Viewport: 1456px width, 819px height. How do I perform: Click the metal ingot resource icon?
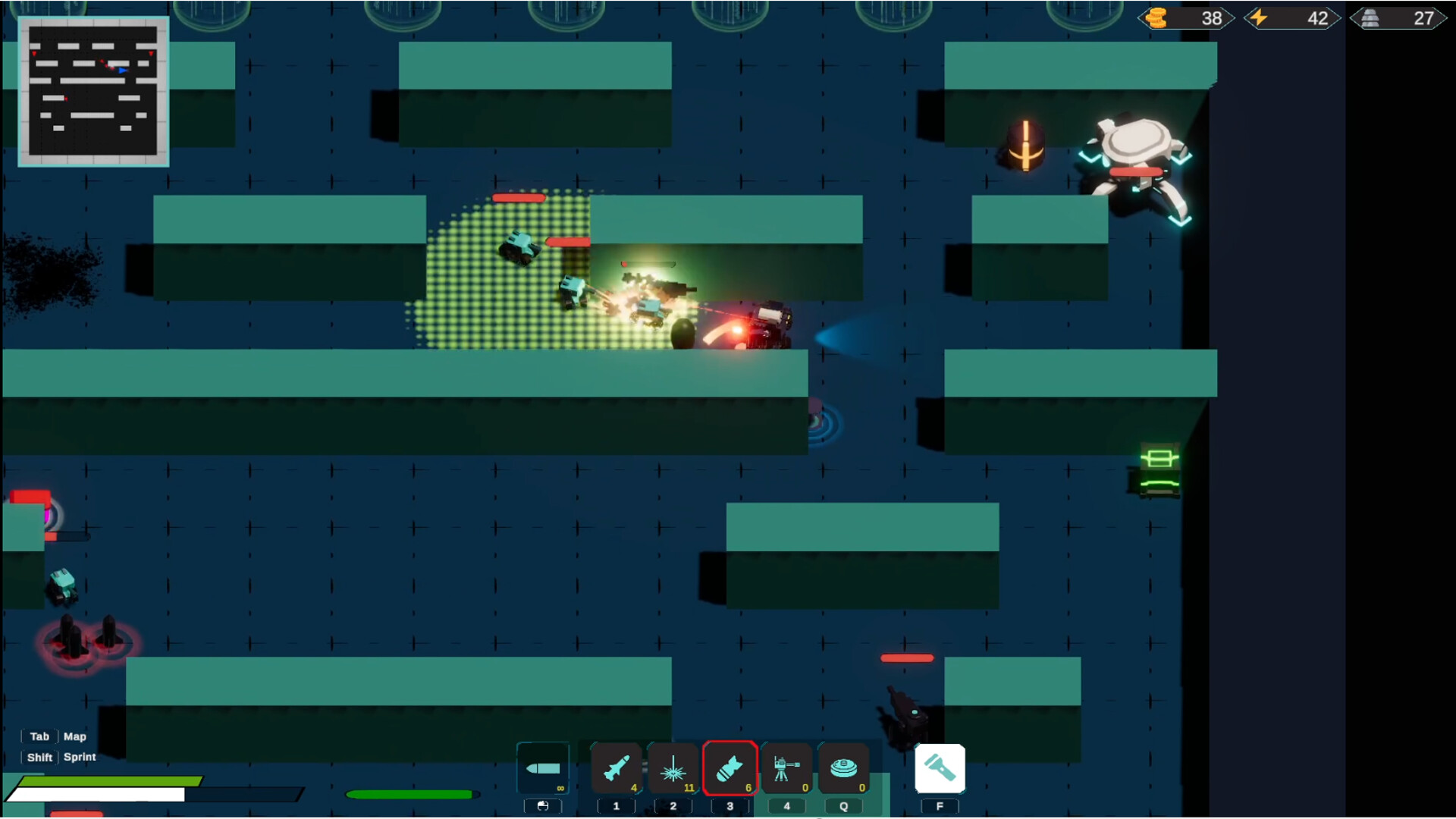[1368, 17]
